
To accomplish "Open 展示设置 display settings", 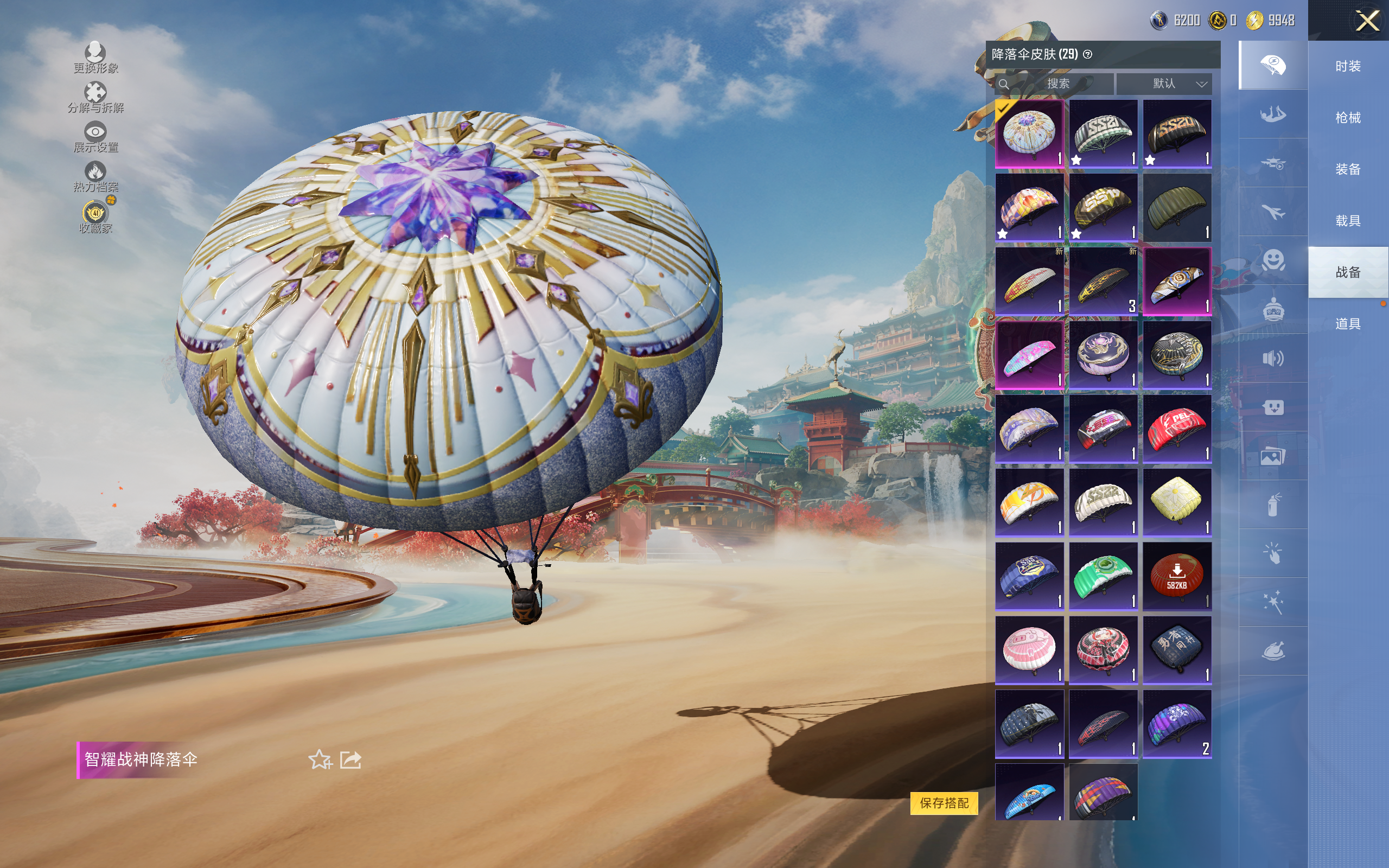I will pos(95,137).
